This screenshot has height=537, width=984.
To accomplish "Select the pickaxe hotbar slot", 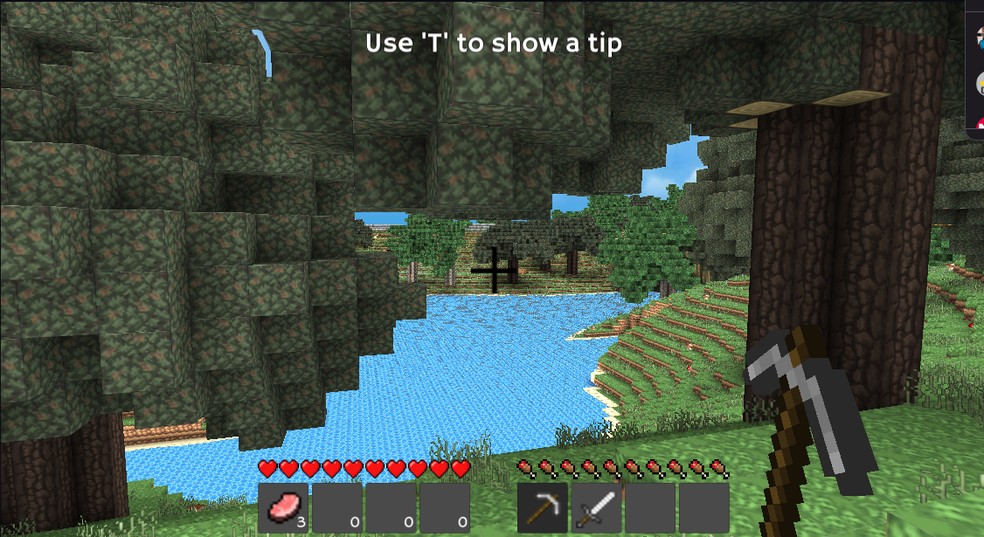I will [x=542, y=507].
